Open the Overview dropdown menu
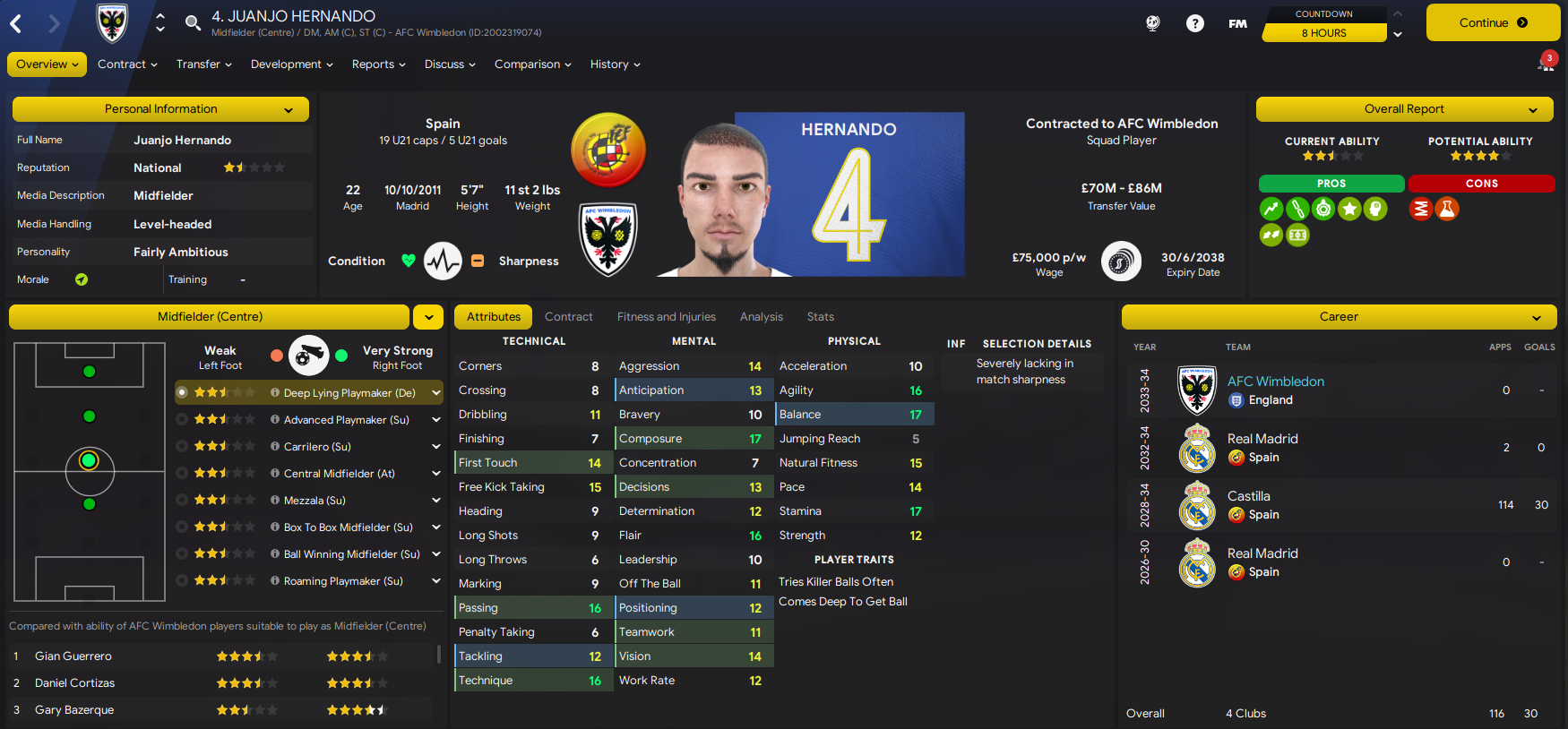 point(47,64)
